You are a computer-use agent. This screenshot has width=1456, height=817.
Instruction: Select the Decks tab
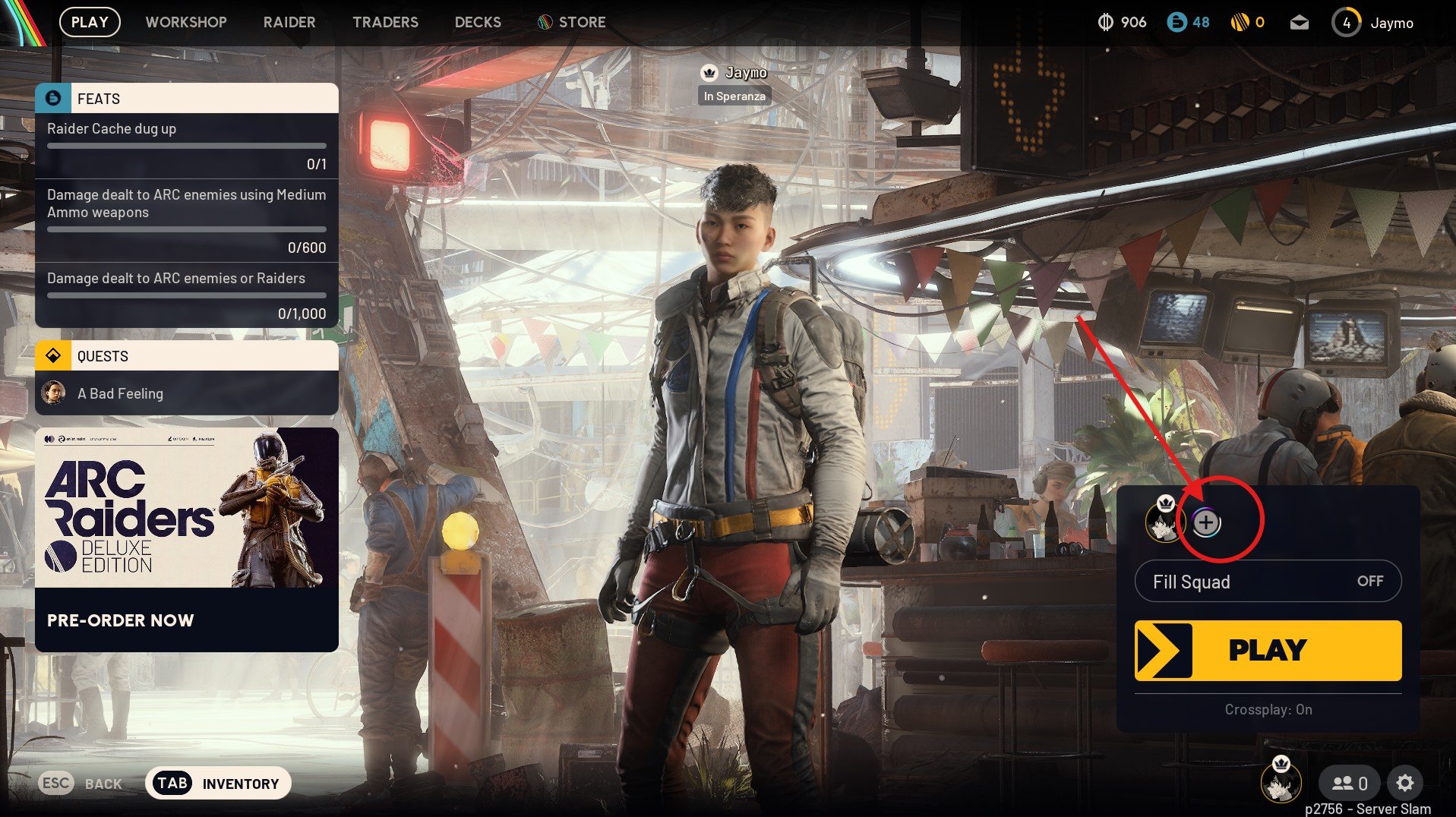[478, 22]
